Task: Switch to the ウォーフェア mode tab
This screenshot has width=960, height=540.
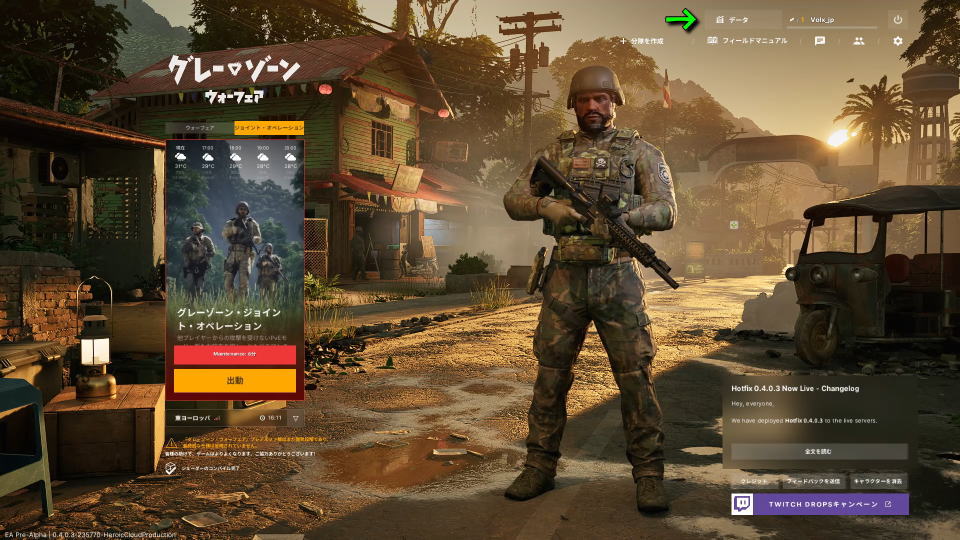Action: pos(199,128)
